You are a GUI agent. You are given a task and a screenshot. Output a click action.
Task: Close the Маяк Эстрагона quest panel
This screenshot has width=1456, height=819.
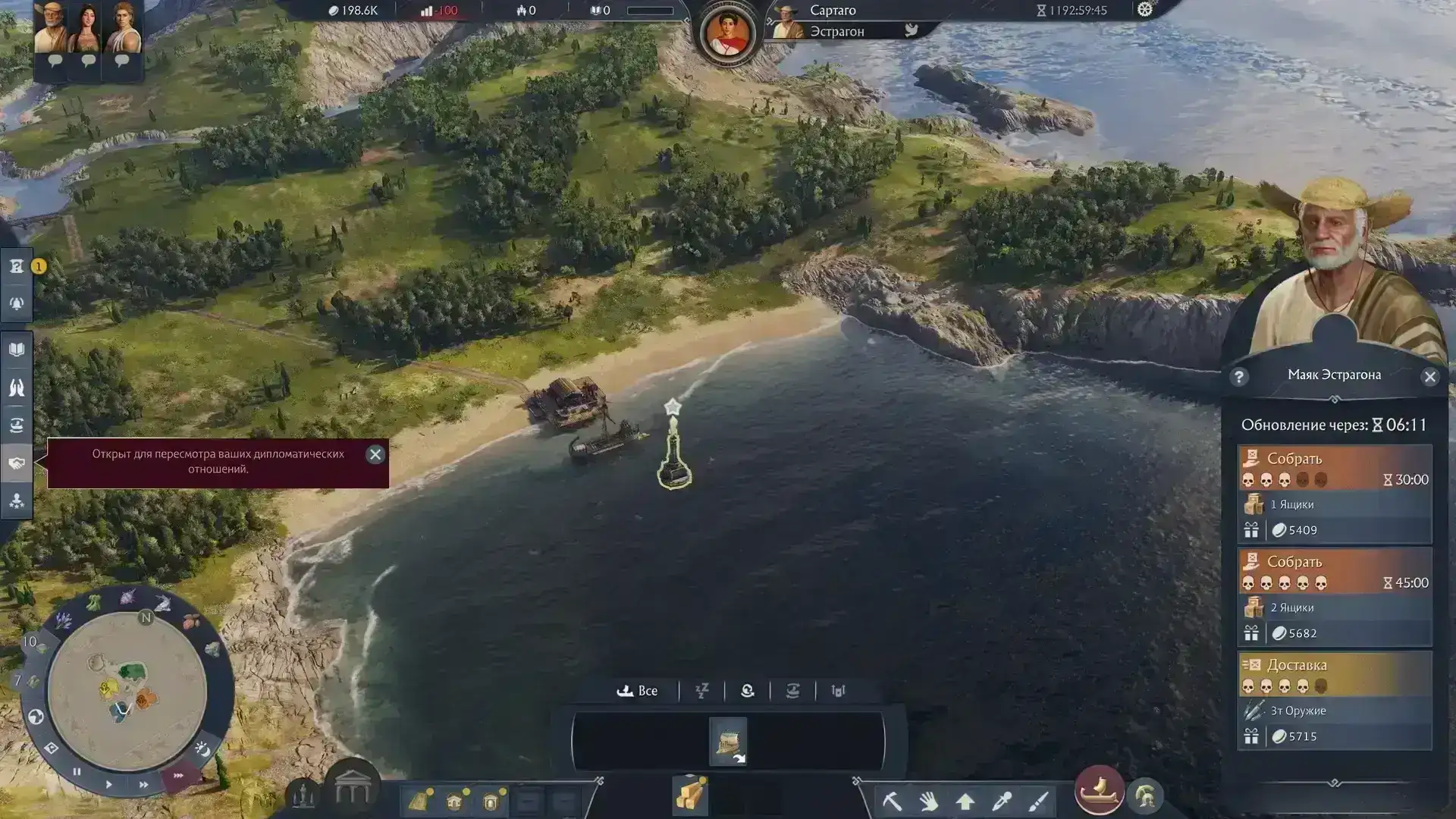coord(1429,377)
